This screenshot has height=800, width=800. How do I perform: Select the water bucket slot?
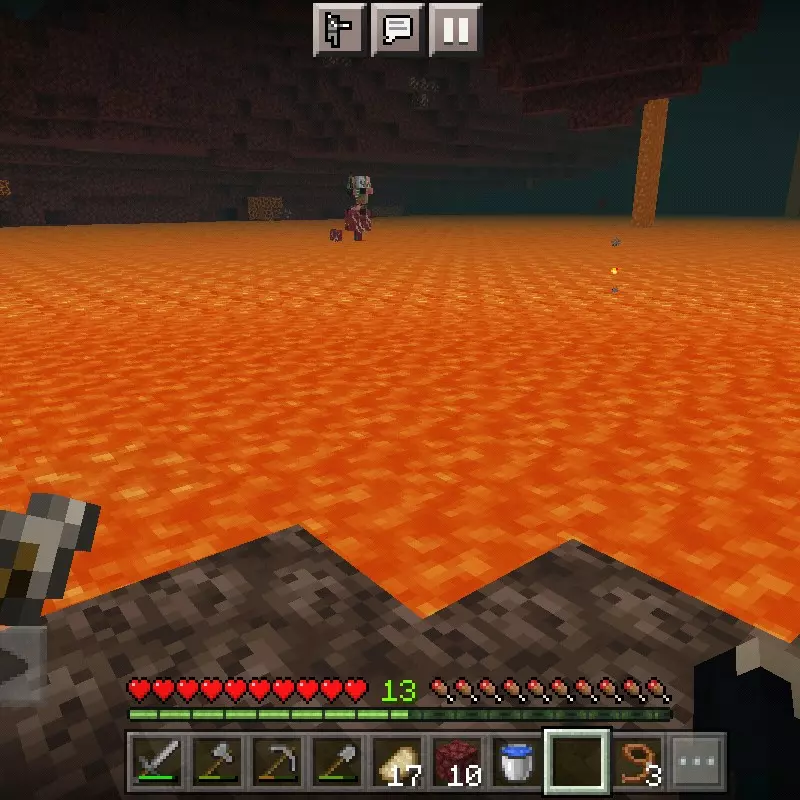tap(517, 763)
